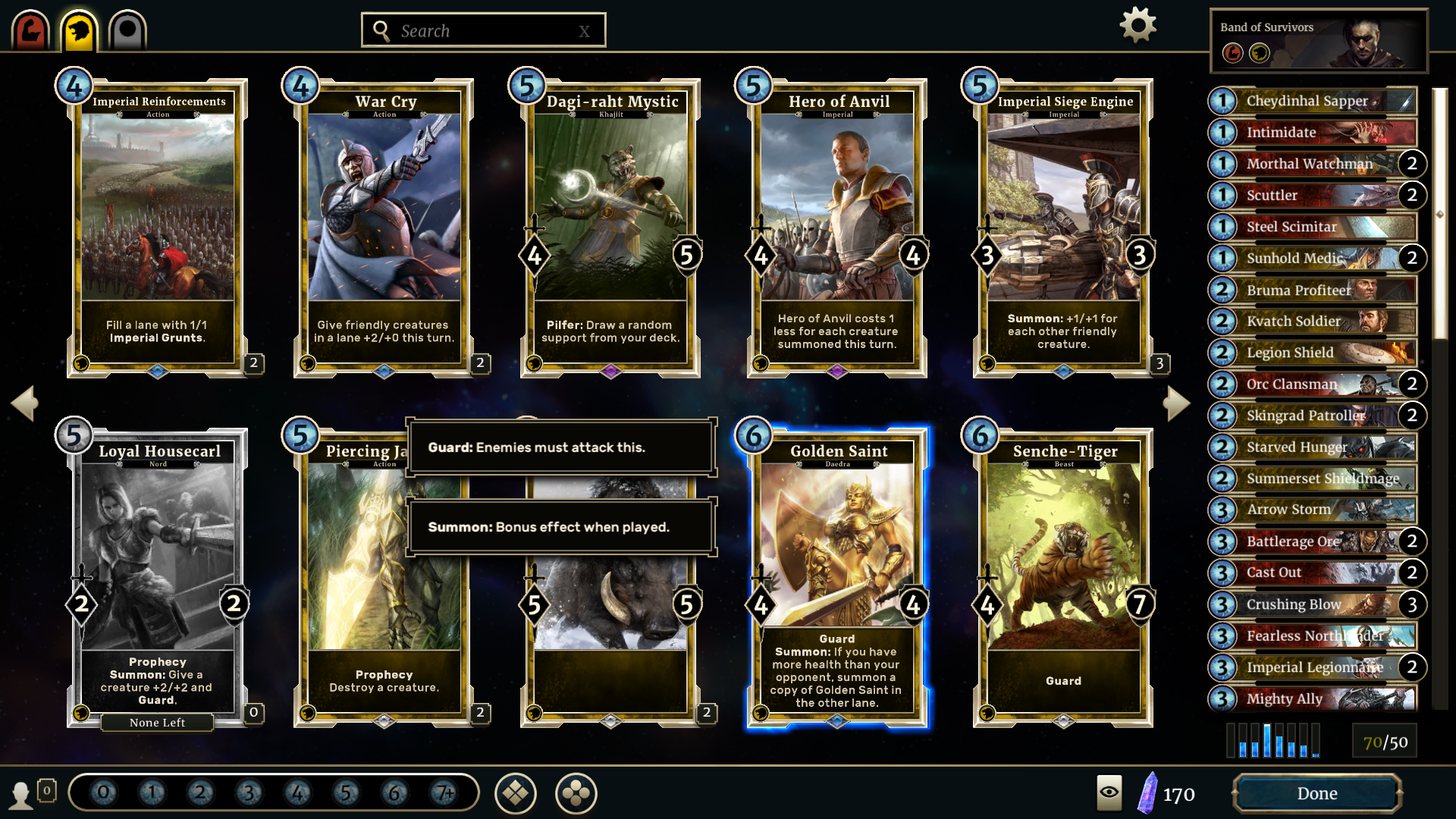The height and width of the screenshot is (819, 1456).
Task: Switch to the gray Neutral attribute tab
Action: pyautogui.click(x=127, y=31)
